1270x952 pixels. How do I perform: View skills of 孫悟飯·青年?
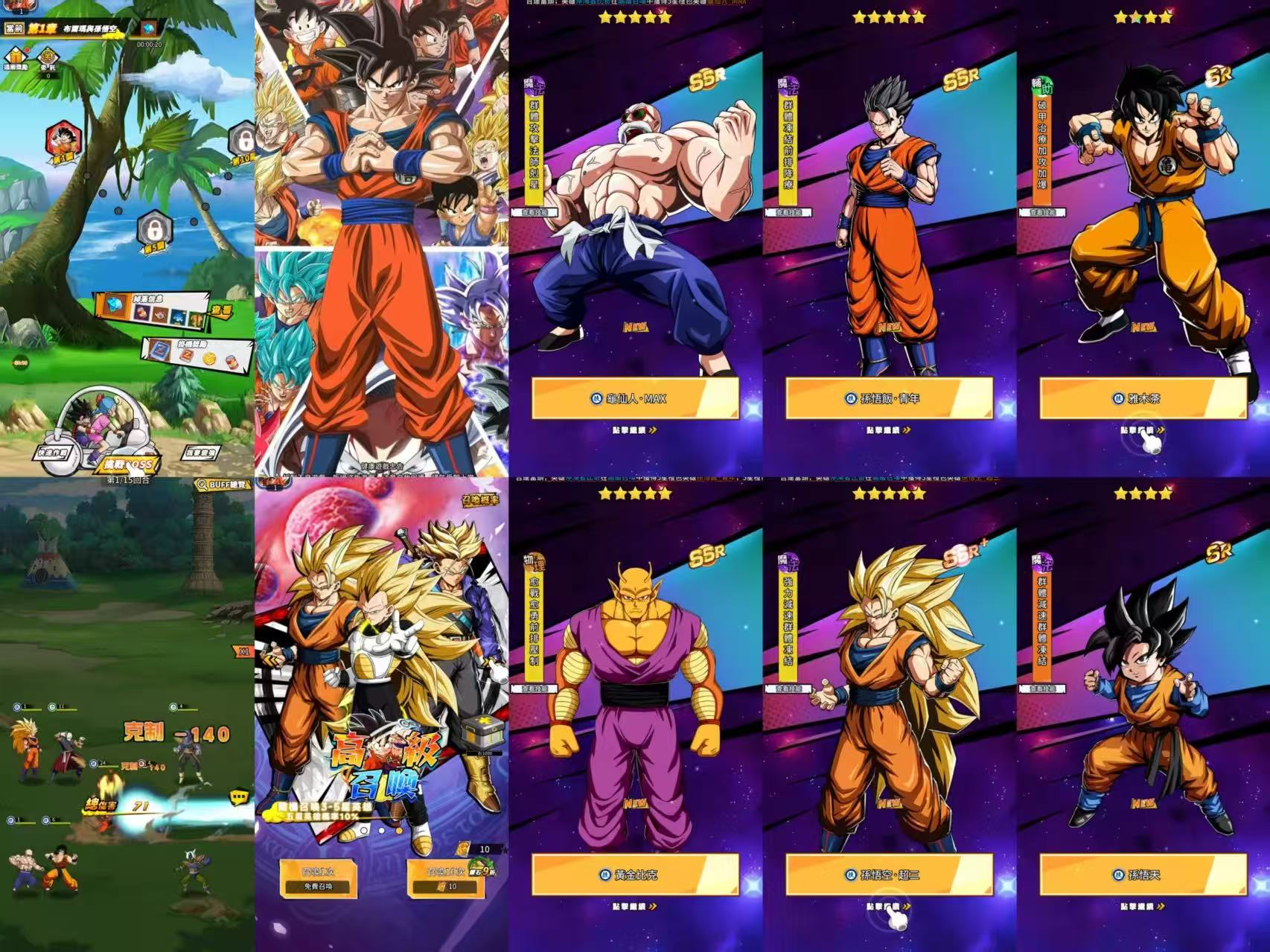pyautogui.click(x=788, y=212)
